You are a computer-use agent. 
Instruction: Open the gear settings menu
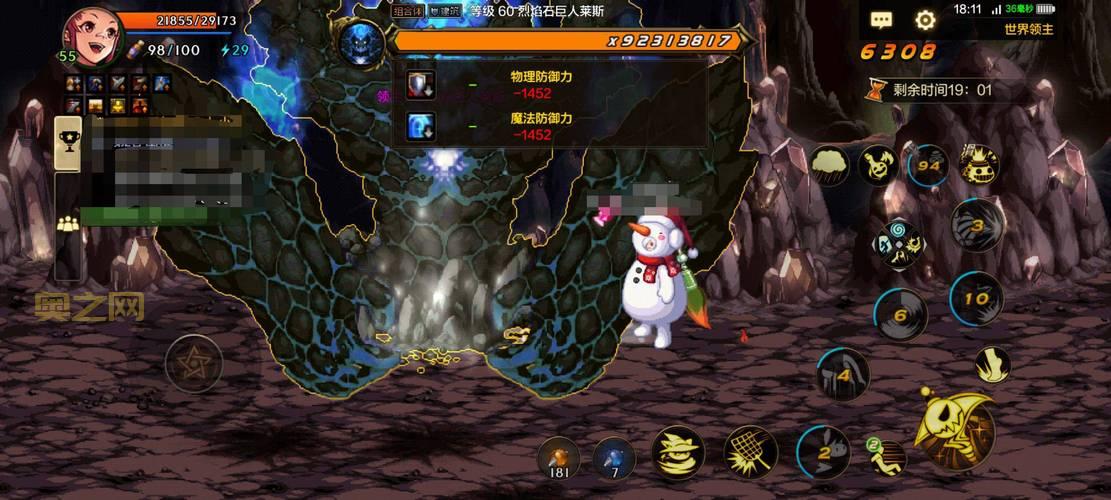click(926, 19)
